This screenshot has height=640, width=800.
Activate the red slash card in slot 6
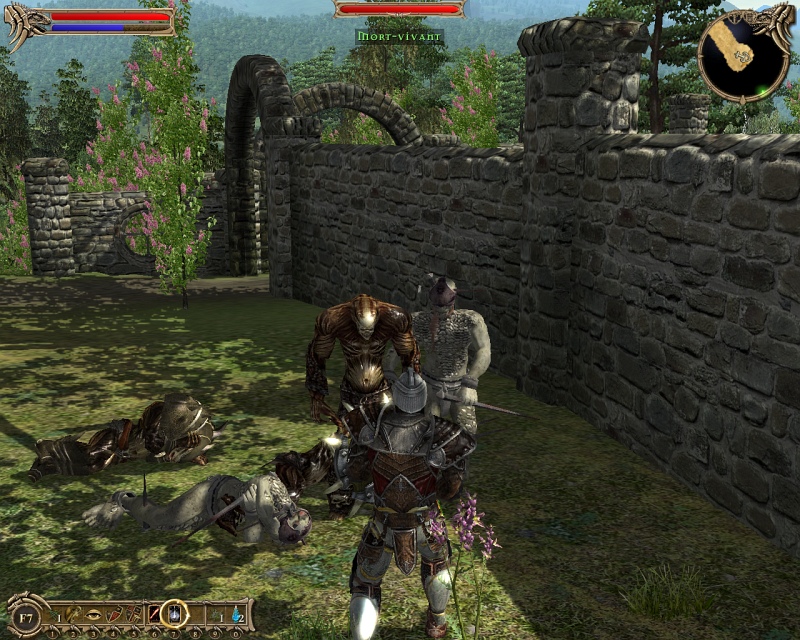[x=153, y=613]
